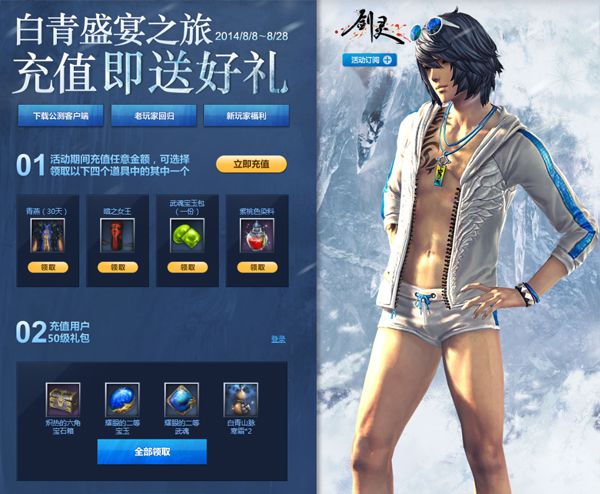
Task: Subscribe via the 活动订阅 button
Action: pyautogui.click(x=372, y=60)
